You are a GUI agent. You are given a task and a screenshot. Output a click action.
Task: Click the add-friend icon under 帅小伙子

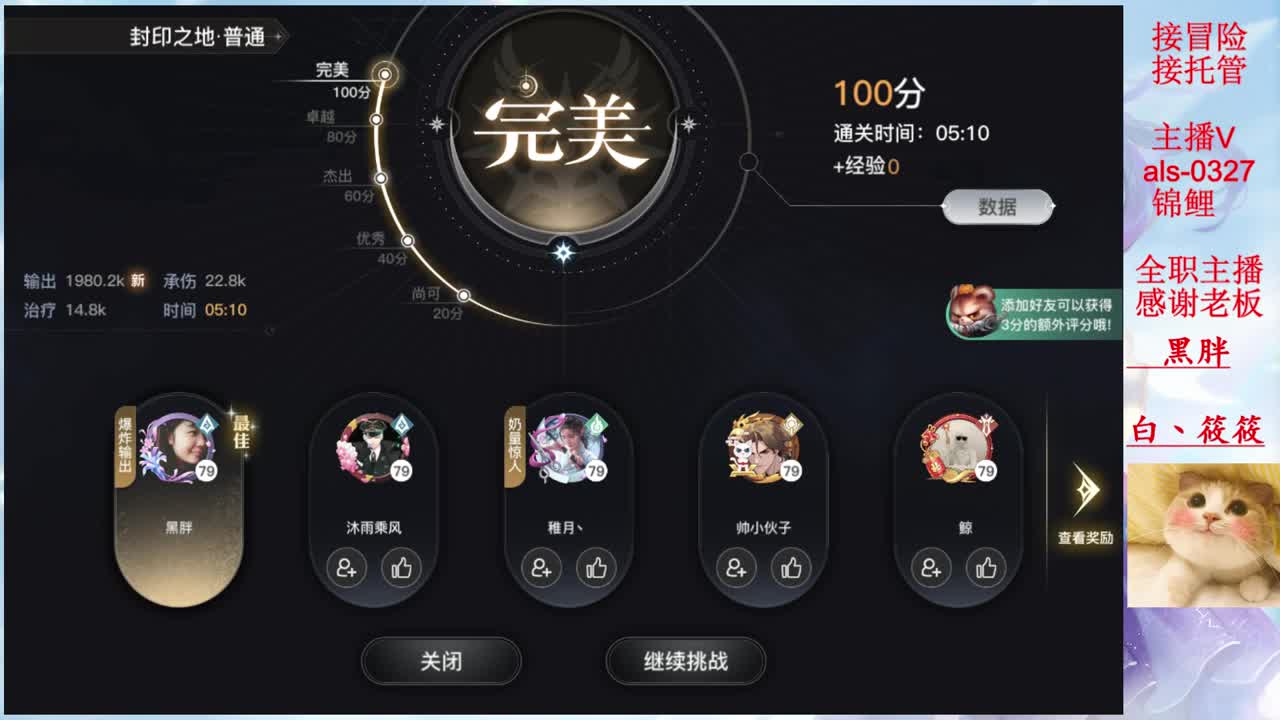click(x=736, y=570)
